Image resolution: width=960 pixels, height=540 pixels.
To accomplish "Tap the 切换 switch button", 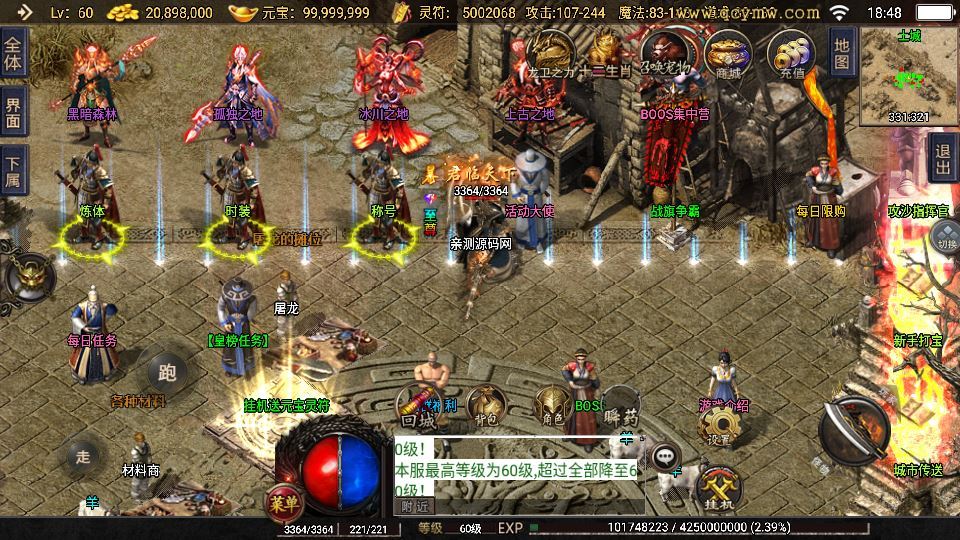I will click(945, 240).
